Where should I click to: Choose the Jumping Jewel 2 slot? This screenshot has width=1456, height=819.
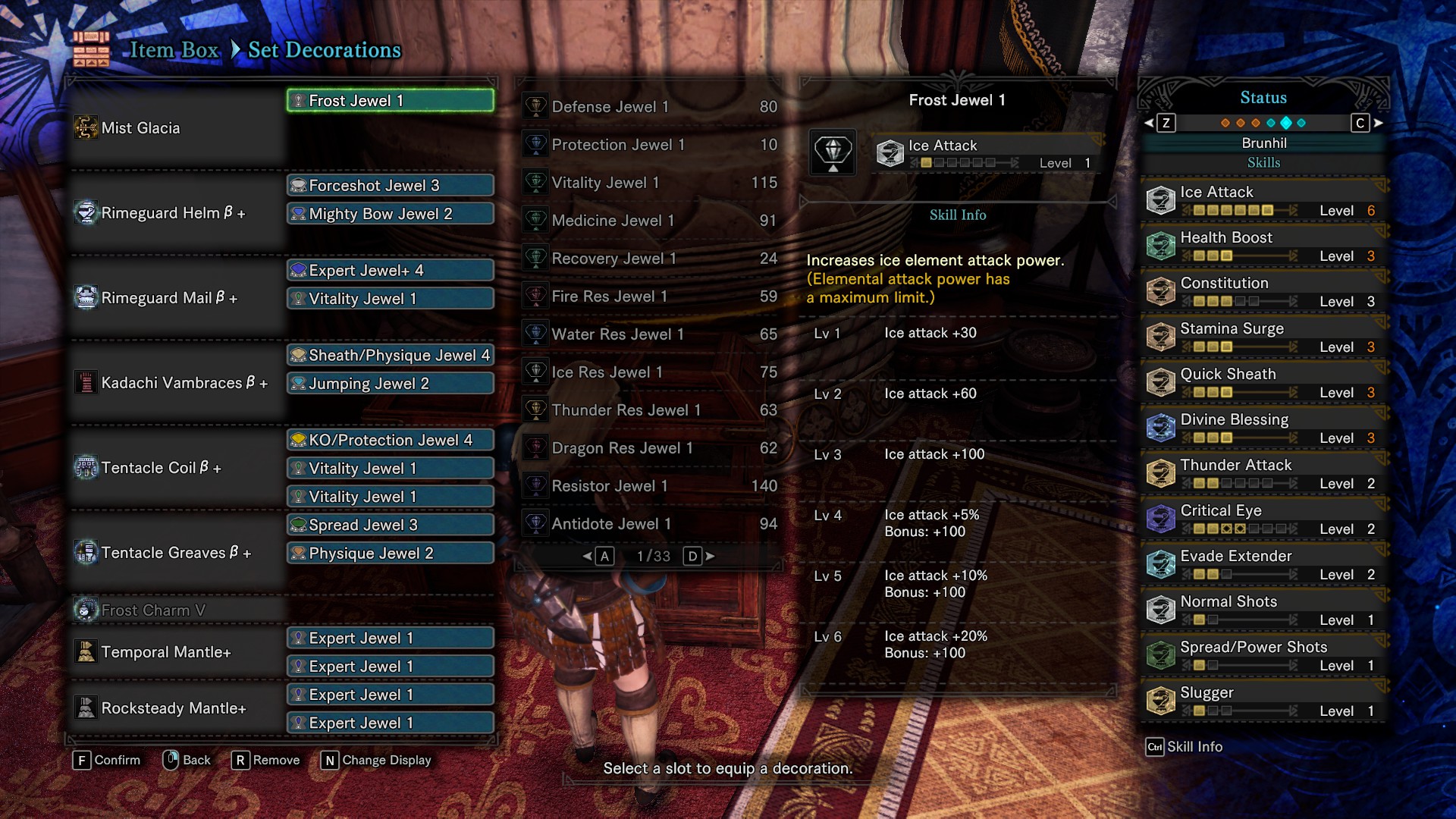click(x=391, y=384)
